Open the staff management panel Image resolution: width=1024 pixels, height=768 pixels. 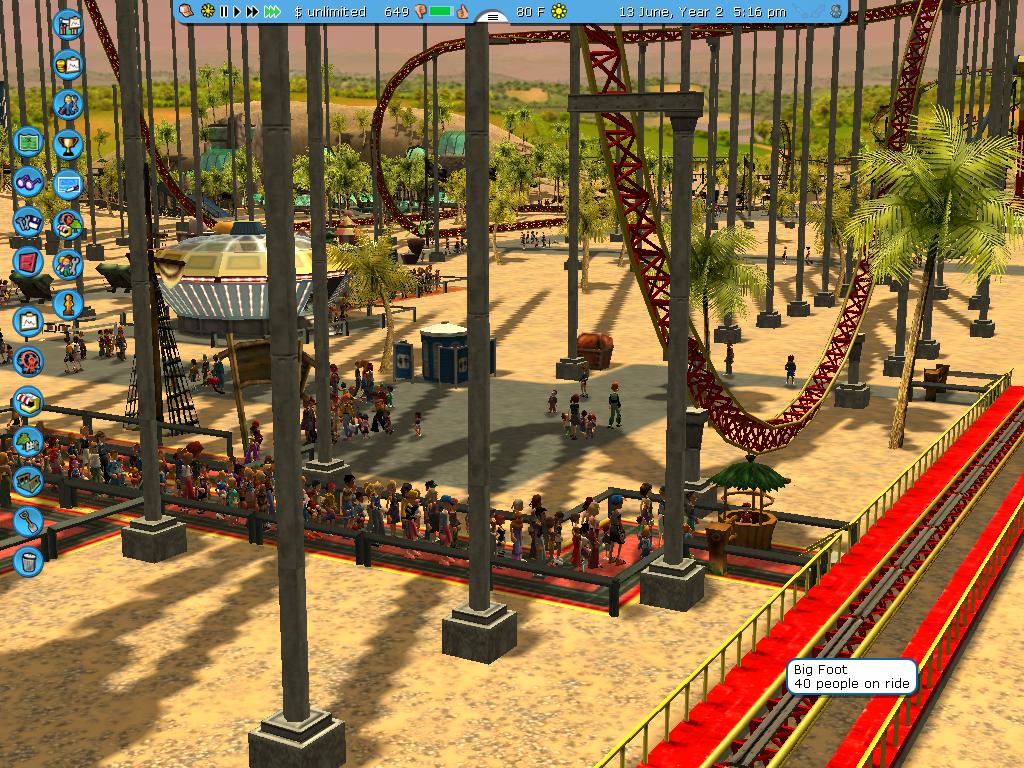tap(68, 103)
